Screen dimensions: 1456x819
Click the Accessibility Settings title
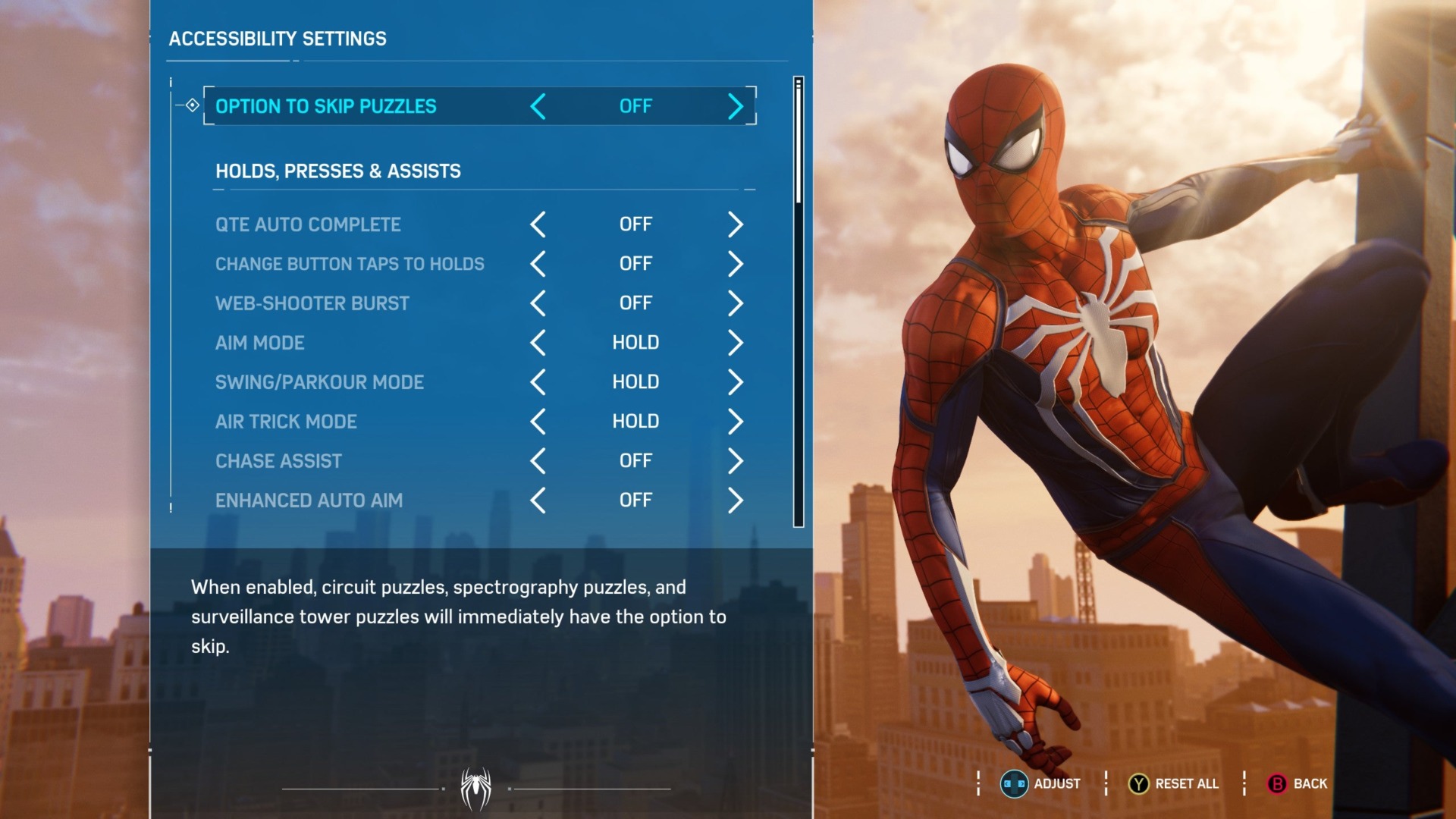278,39
